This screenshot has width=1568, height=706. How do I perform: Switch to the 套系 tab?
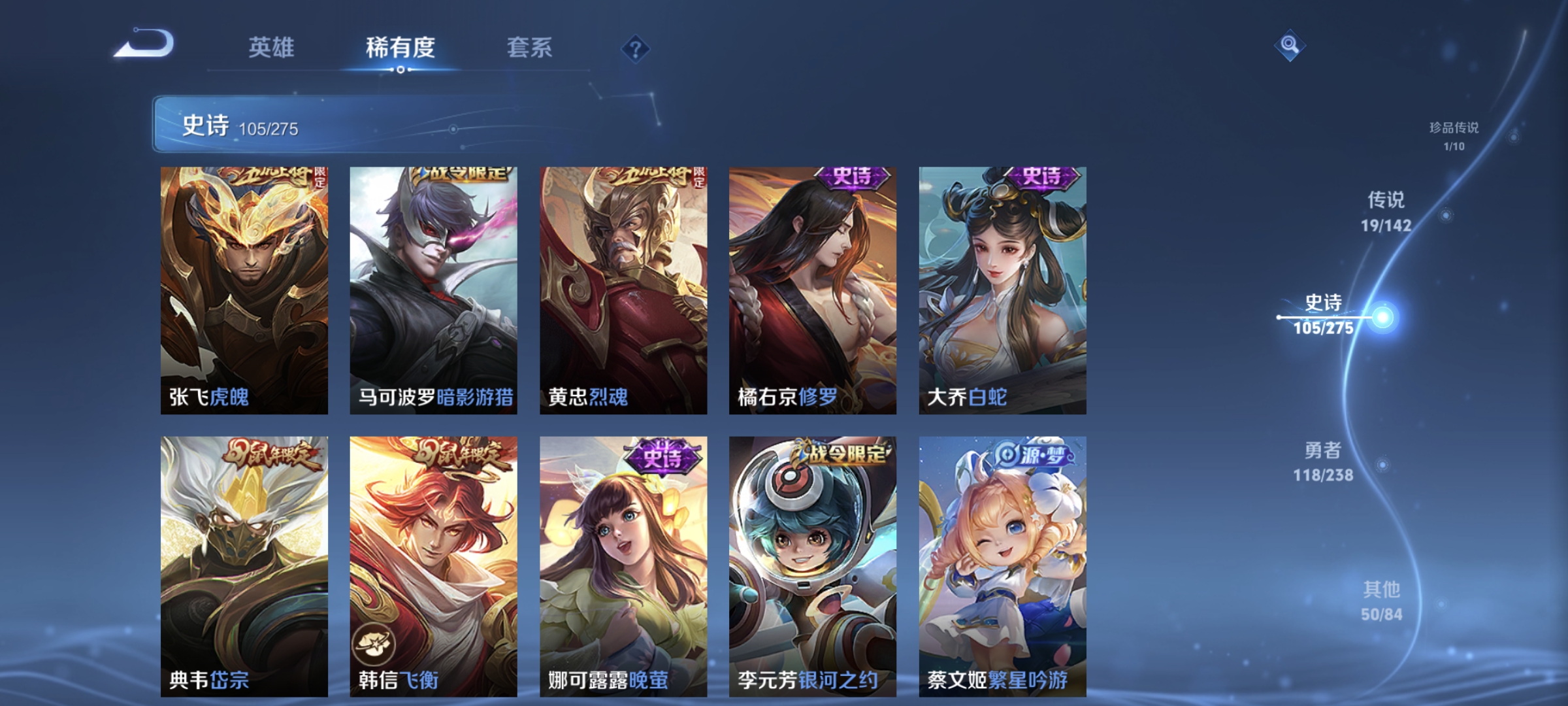528,47
